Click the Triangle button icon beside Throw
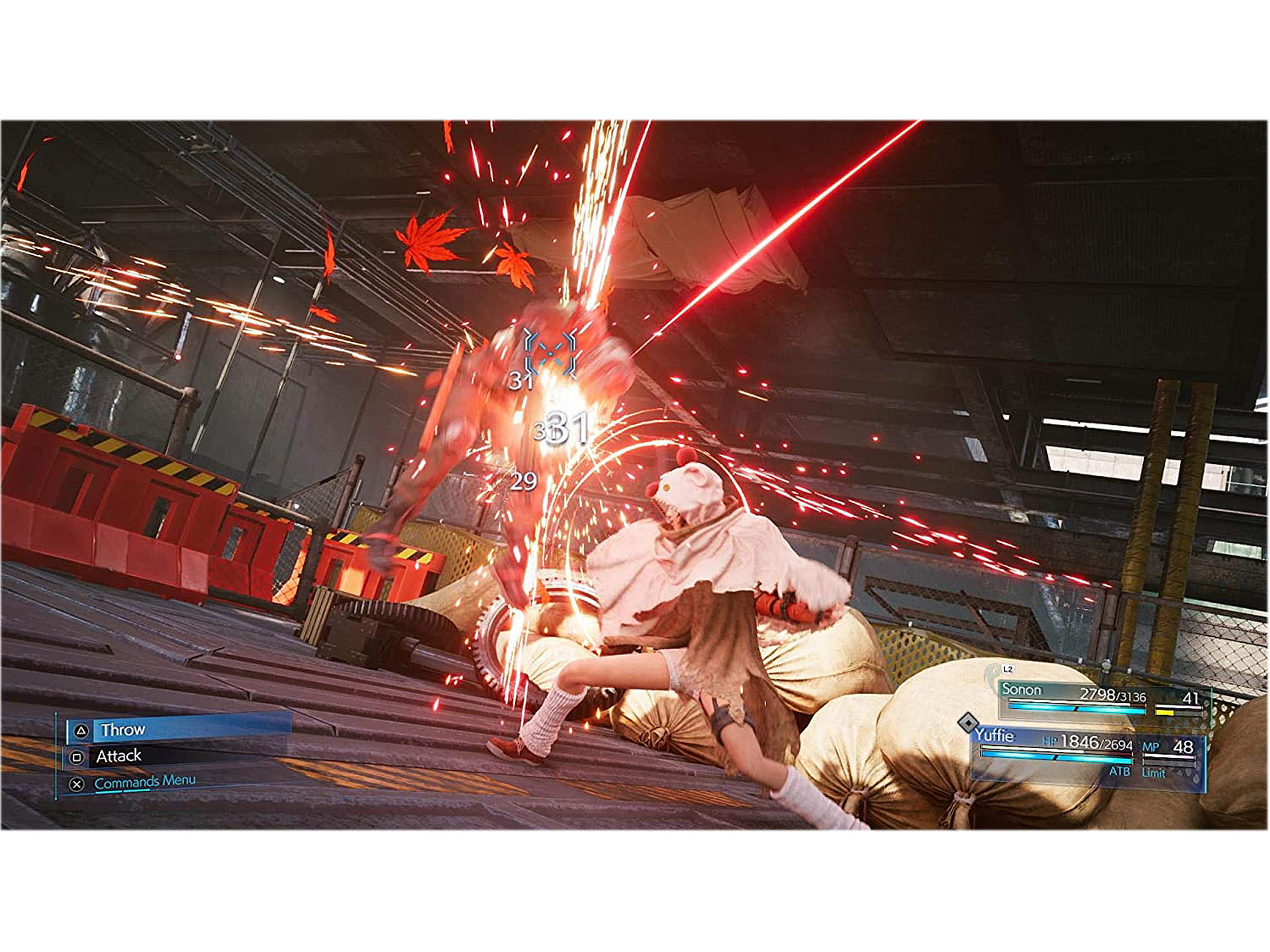 [81, 731]
